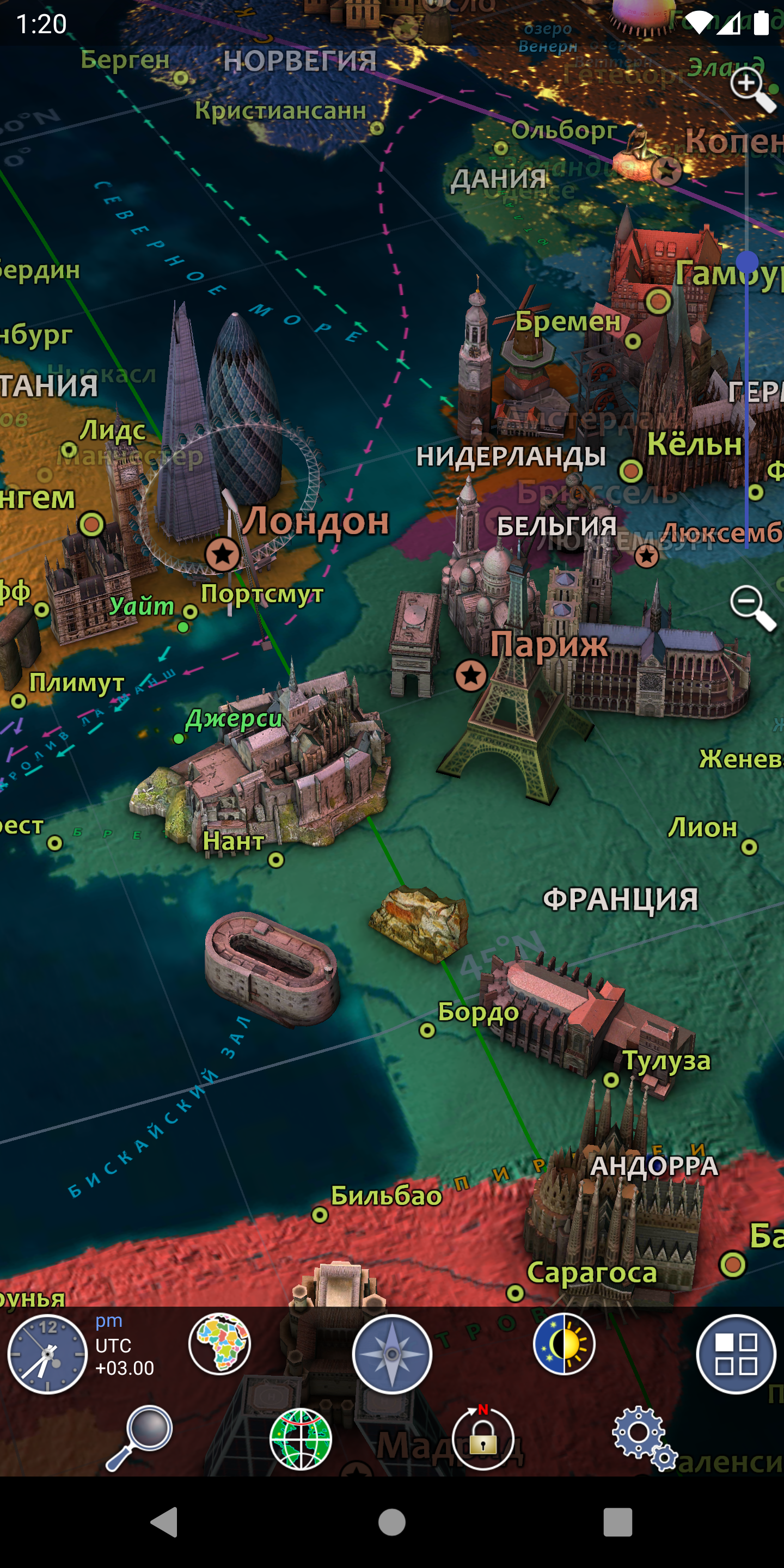
Task: Open search with the magnifying glass
Action: pos(140,1437)
